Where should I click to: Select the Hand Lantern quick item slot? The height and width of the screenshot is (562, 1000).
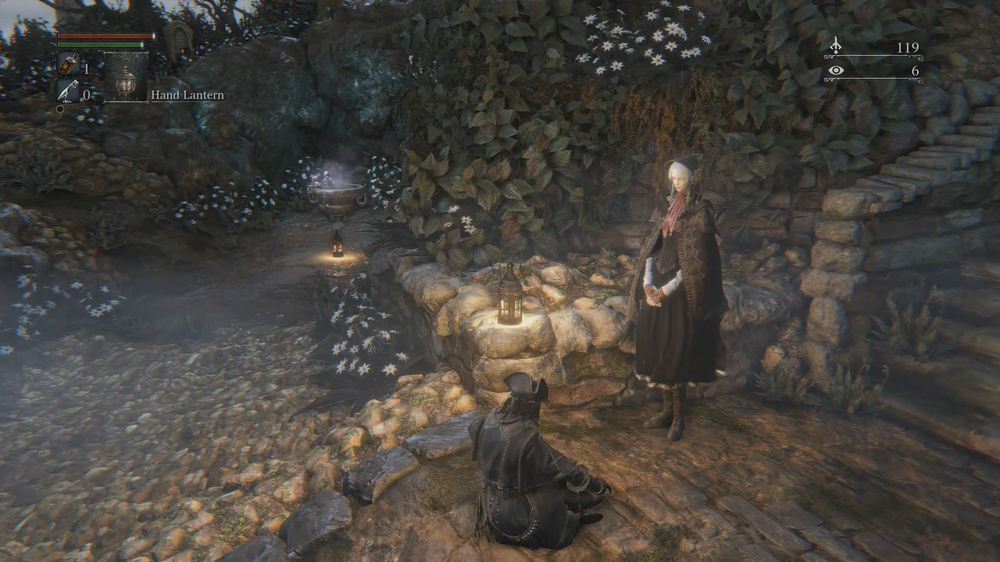126,77
